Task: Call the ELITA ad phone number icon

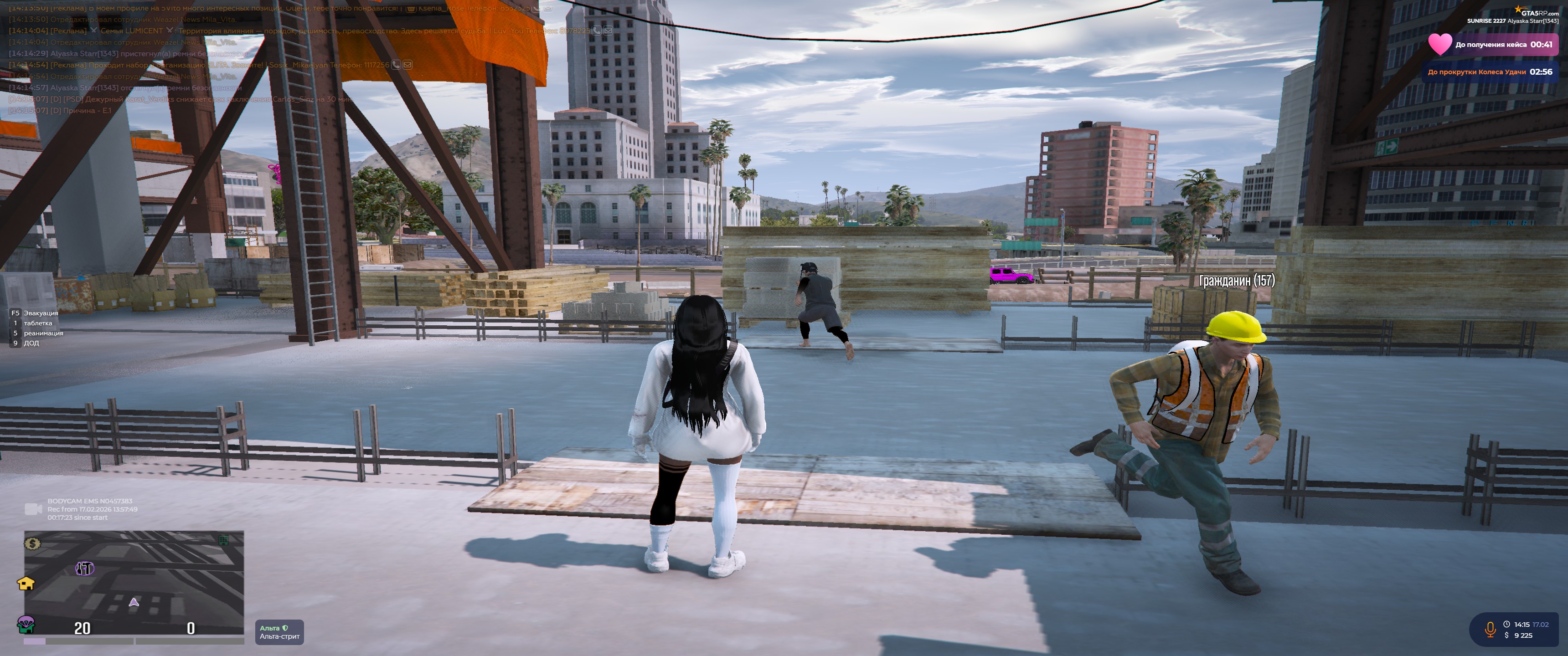Action: click(396, 65)
